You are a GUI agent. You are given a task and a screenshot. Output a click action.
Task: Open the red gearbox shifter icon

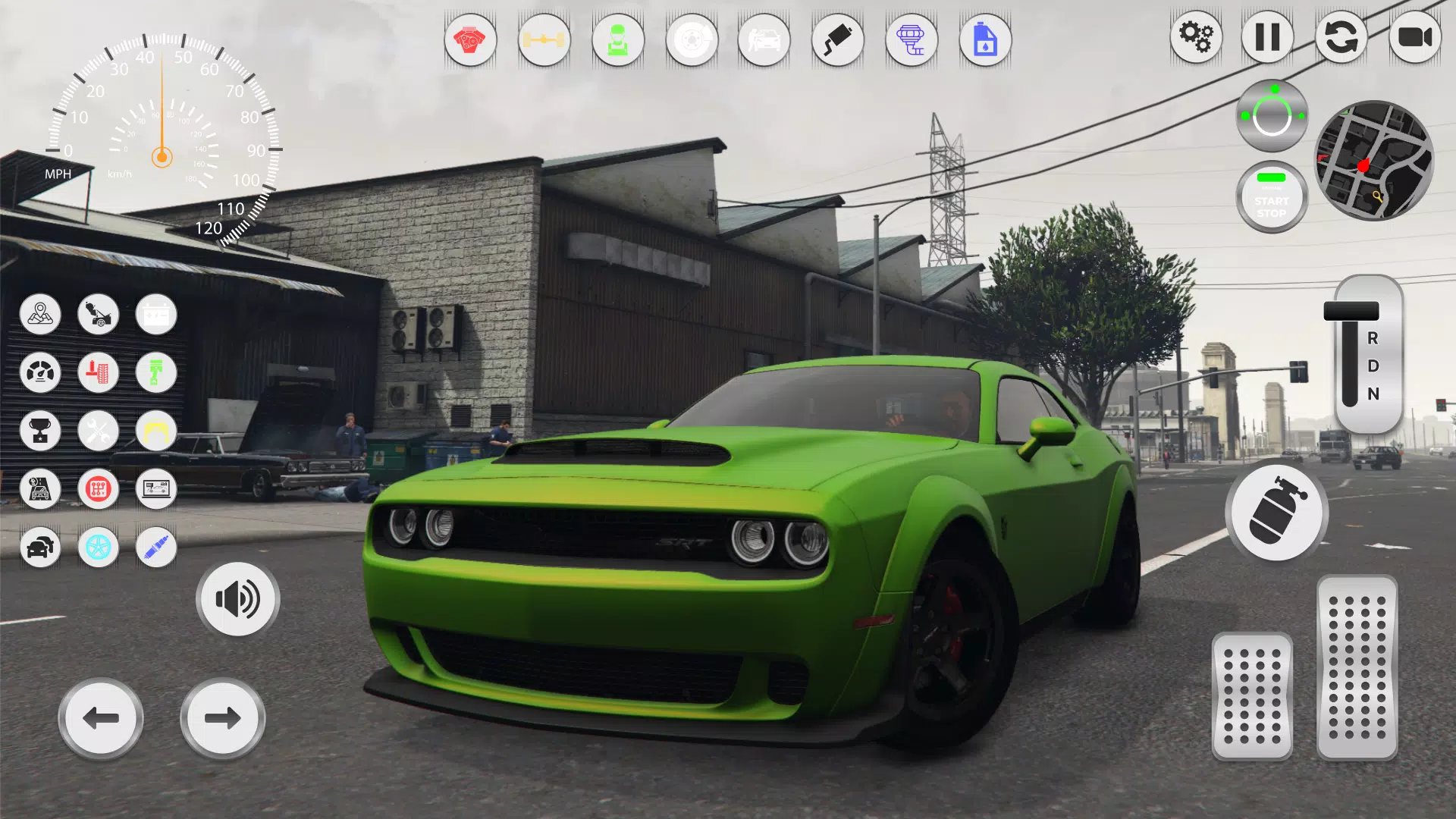point(98,489)
